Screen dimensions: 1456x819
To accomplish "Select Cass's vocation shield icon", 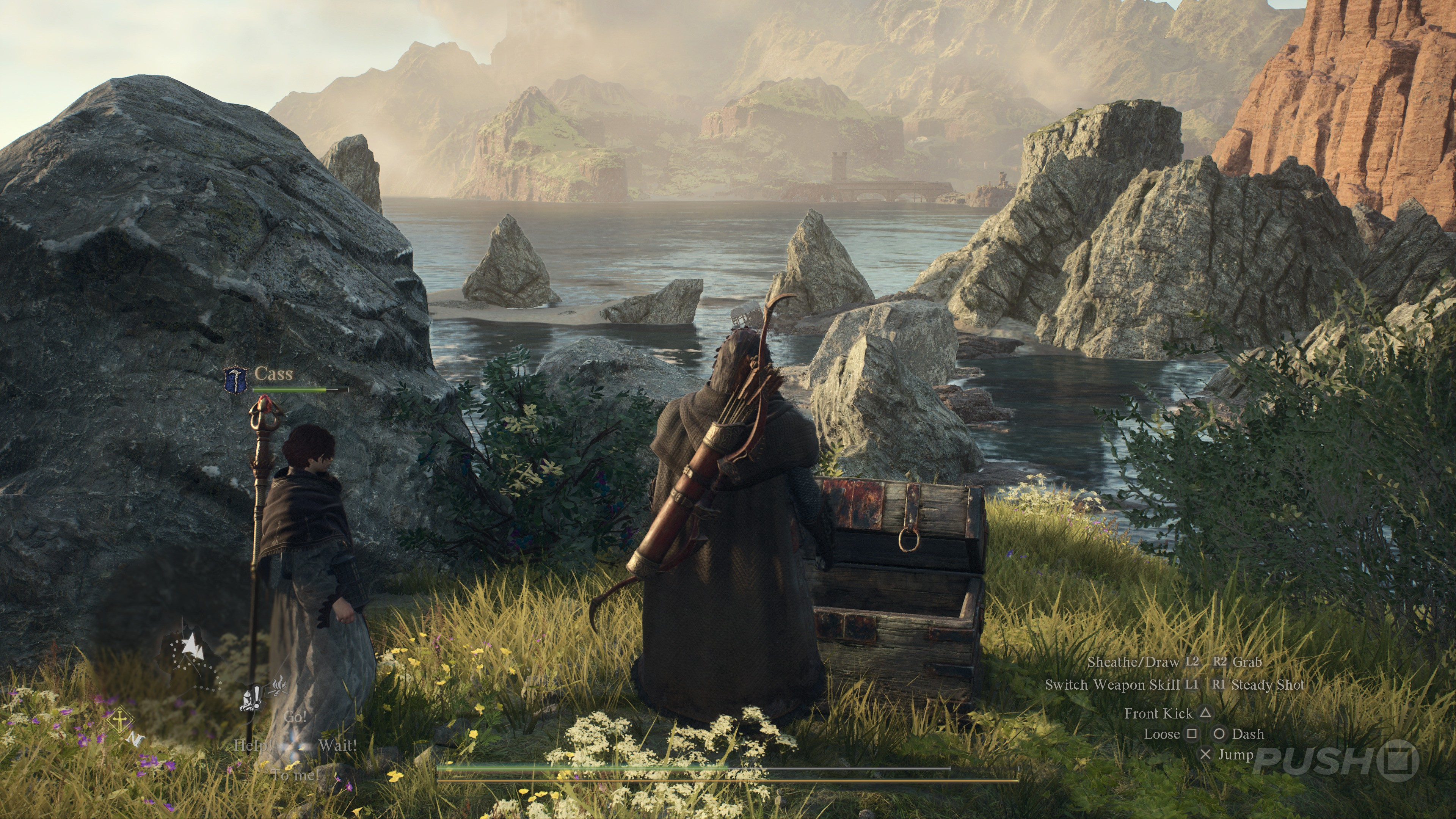I will [x=236, y=379].
